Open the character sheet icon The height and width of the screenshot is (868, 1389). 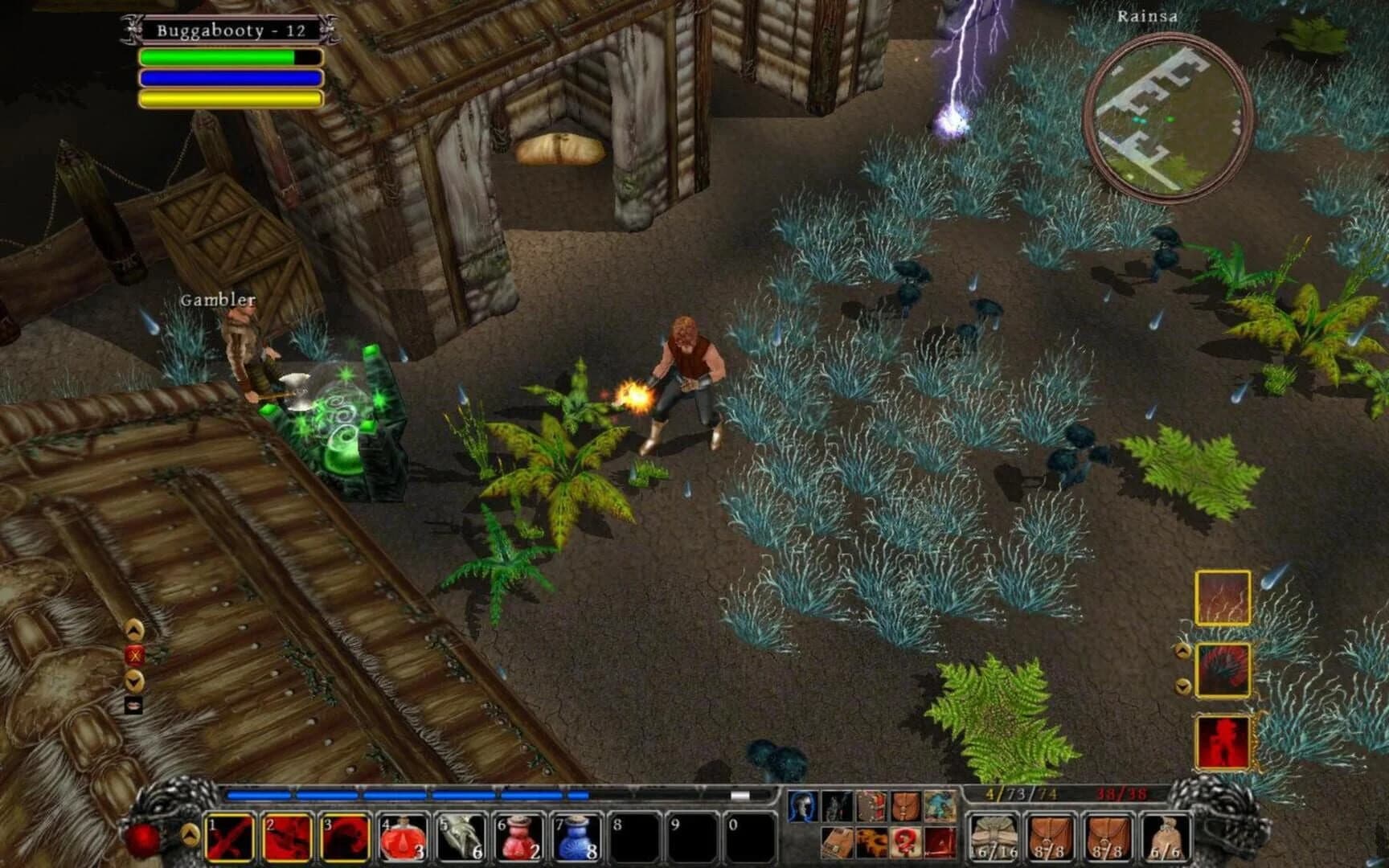tap(801, 806)
